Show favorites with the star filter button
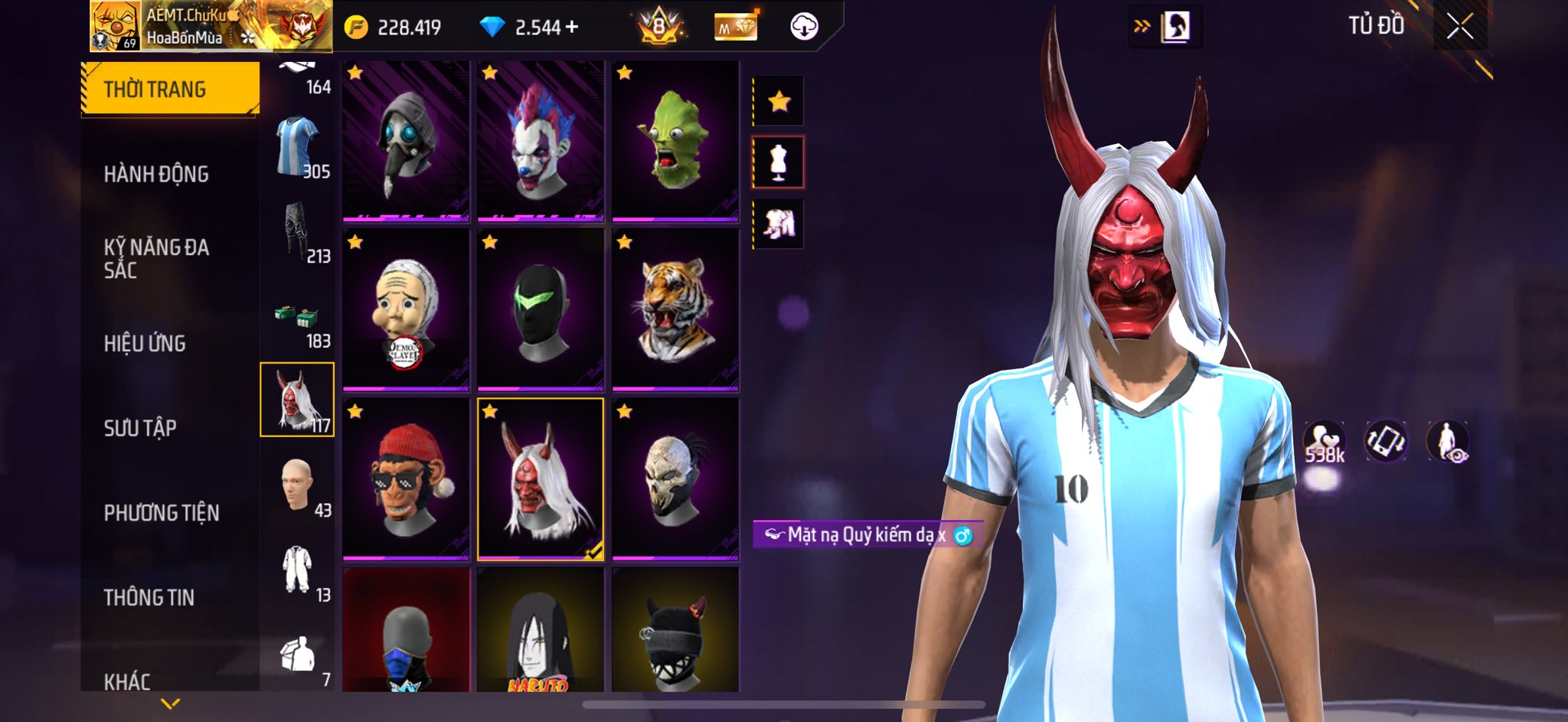 (x=779, y=101)
